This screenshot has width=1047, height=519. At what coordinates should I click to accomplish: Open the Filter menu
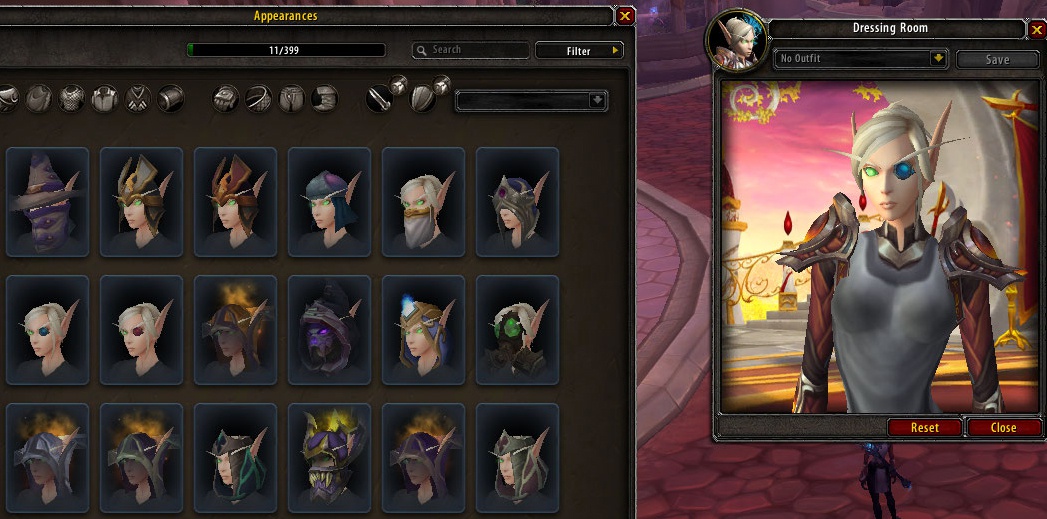[x=579, y=50]
